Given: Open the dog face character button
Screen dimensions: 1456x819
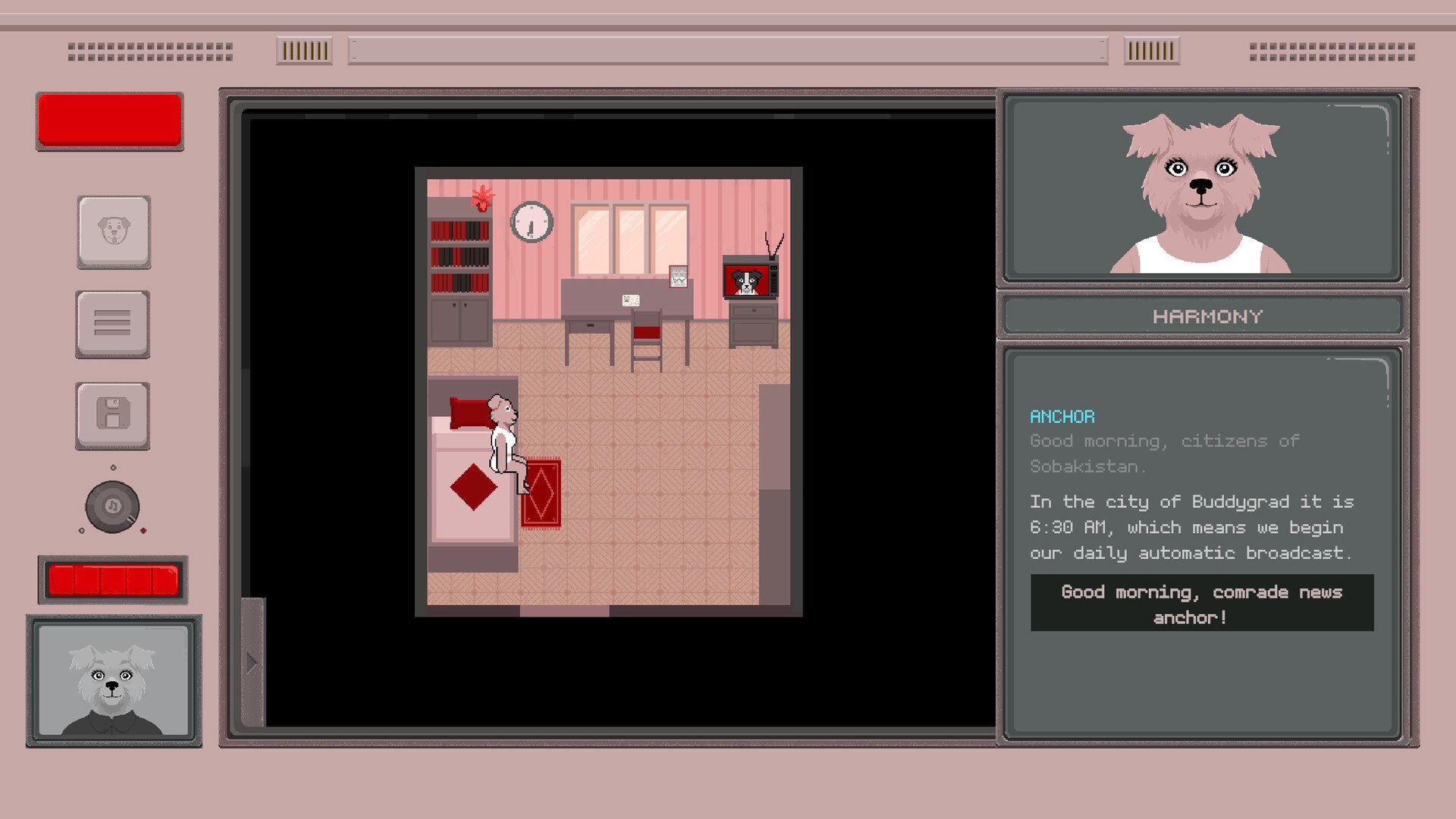Looking at the screenshot, I should pos(114,231).
